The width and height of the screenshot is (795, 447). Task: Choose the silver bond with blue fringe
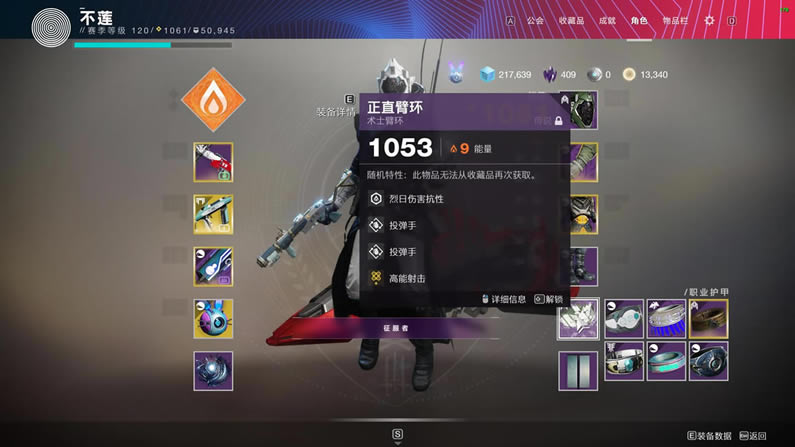(666, 319)
